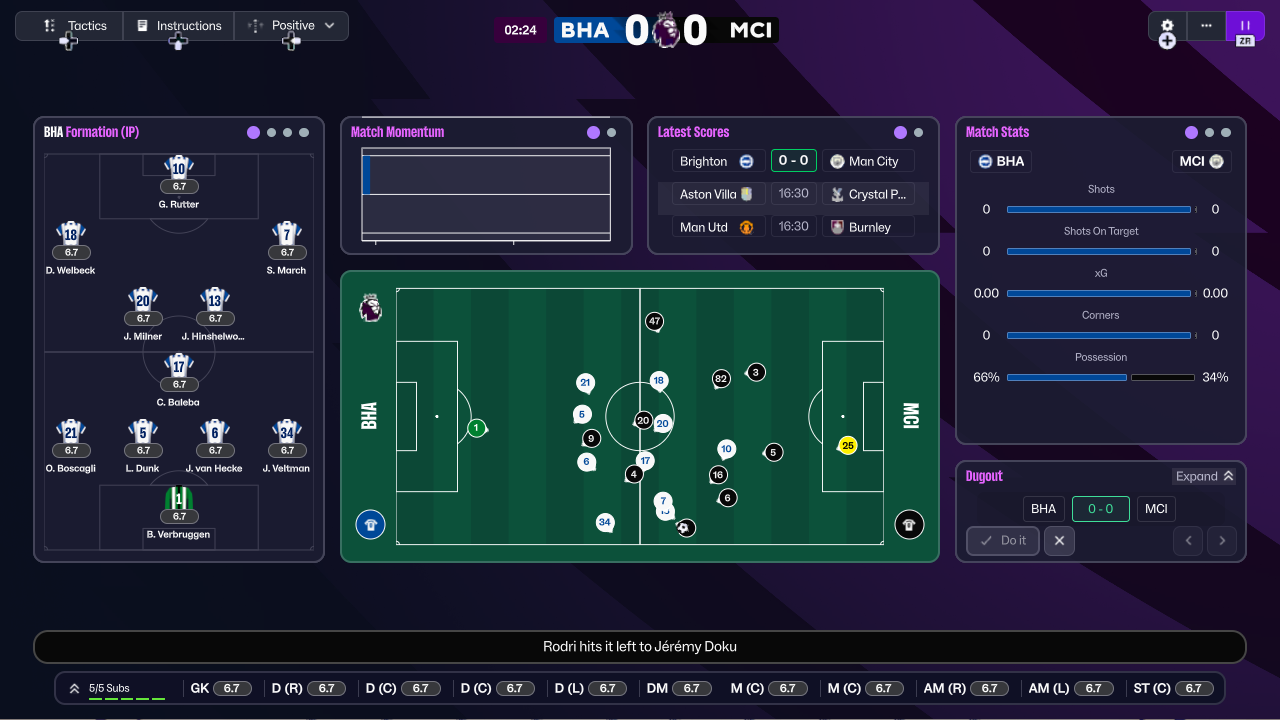Select the left-side camera icon on the pitch
The height and width of the screenshot is (720, 1280).
[x=370, y=524]
